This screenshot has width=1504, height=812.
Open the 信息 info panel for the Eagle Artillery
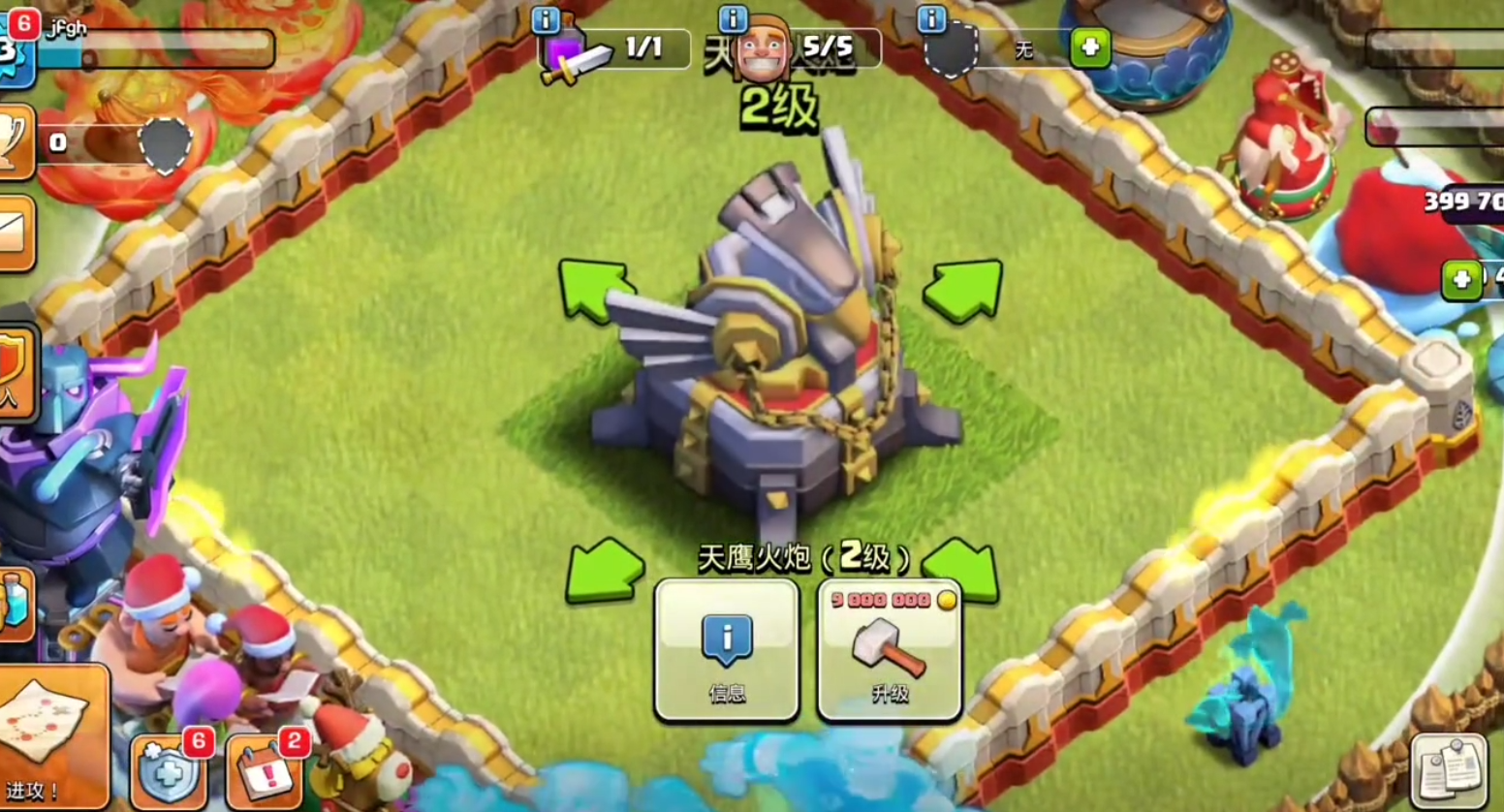(x=727, y=650)
